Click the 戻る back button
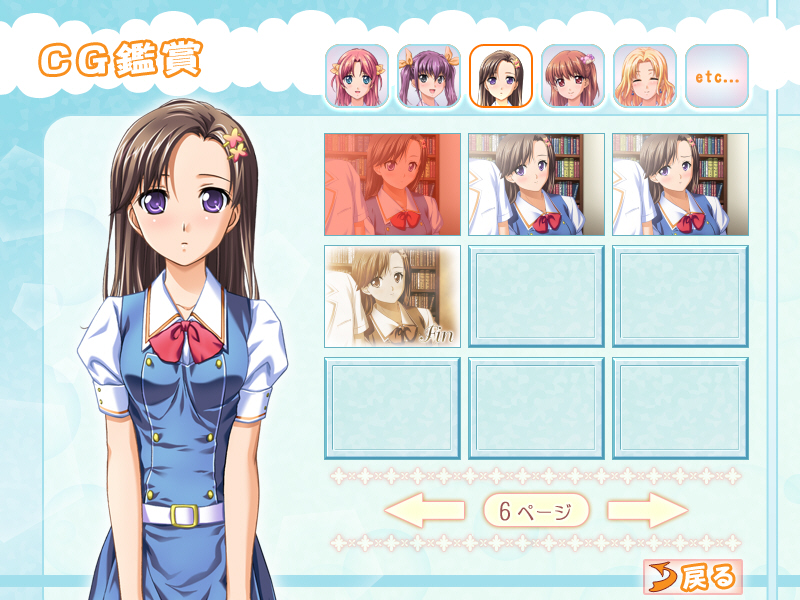The height and width of the screenshot is (600, 800). 692,576
